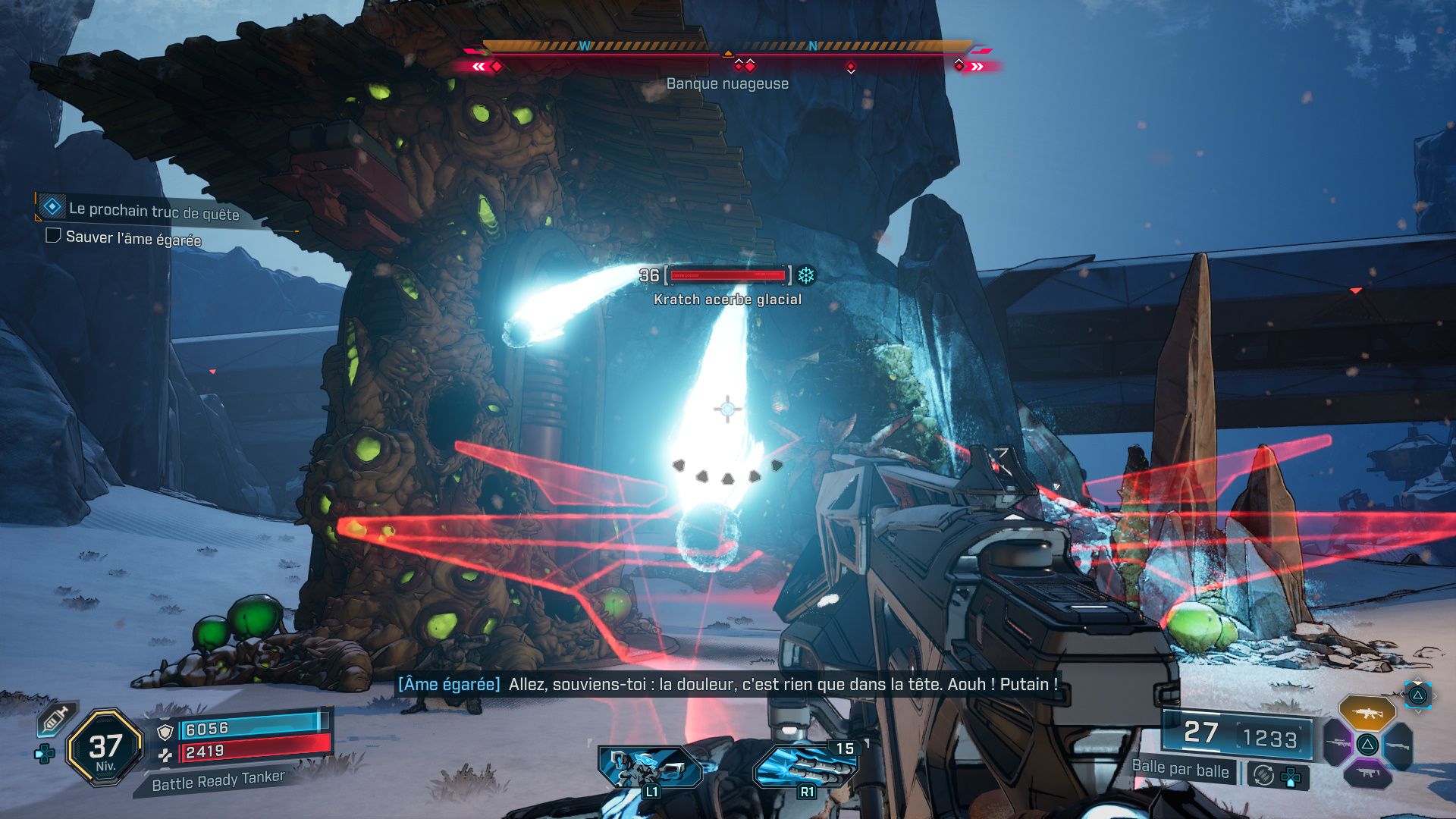Screen dimensions: 1456x819
Task: Click the level 37 octagon badge
Action: (105, 748)
